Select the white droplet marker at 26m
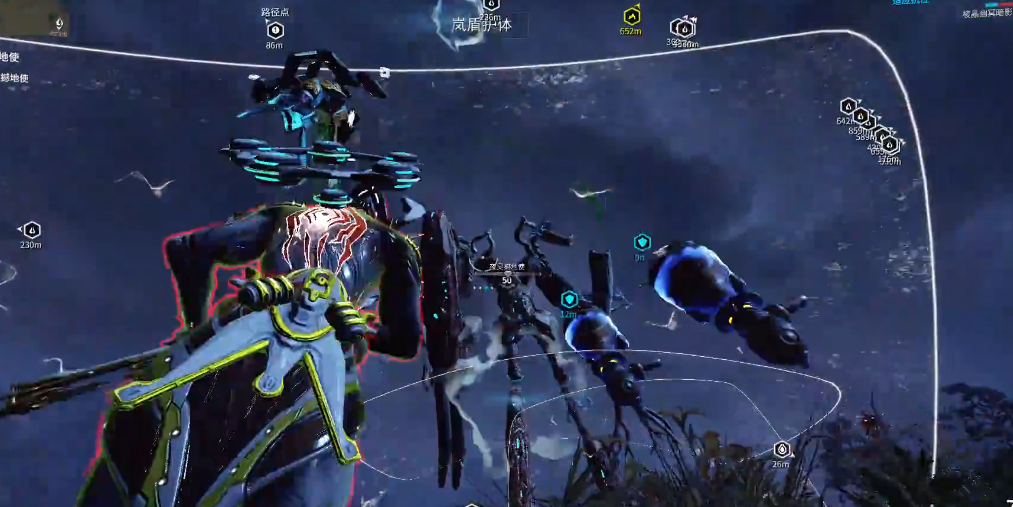This screenshot has width=1013, height=507. (781, 449)
